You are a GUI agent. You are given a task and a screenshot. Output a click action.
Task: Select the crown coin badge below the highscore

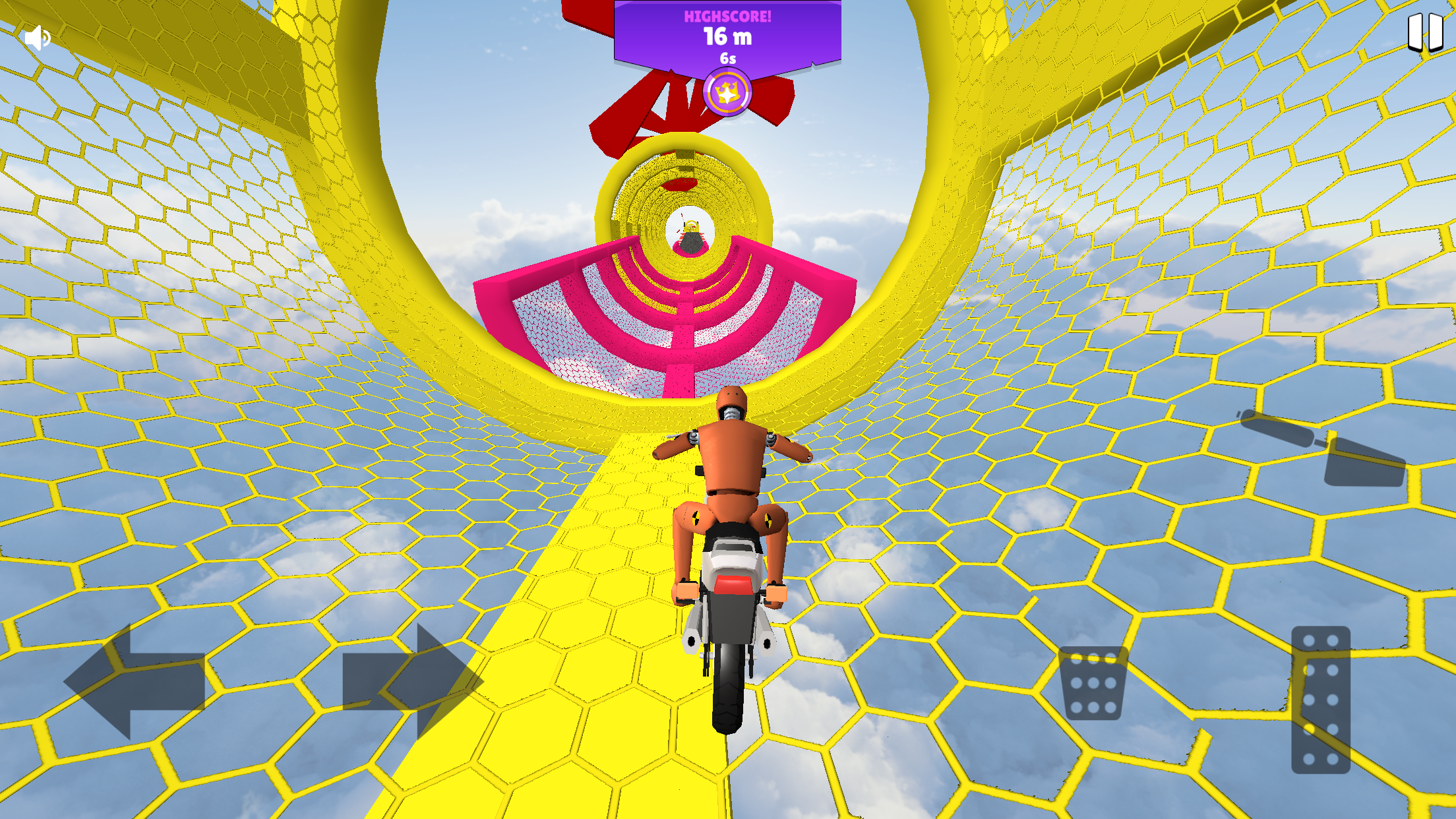pyautogui.click(x=727, y=92)
